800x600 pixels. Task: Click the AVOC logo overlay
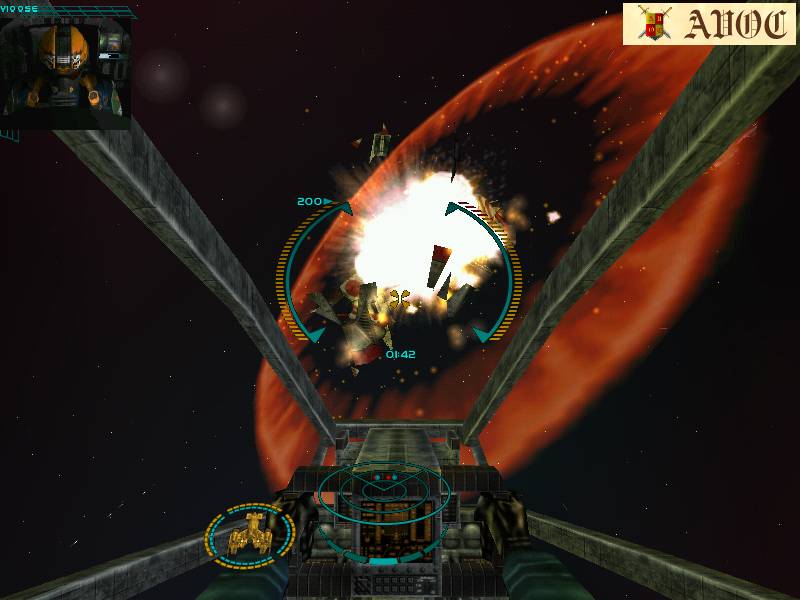(708, 25)
